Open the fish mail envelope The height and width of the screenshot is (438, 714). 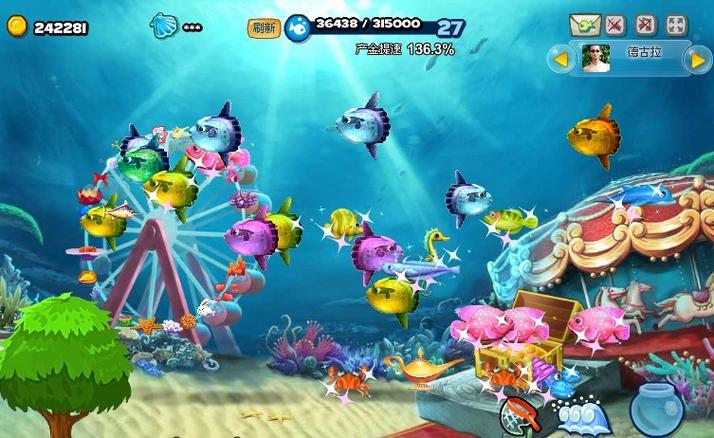point(584,24)
